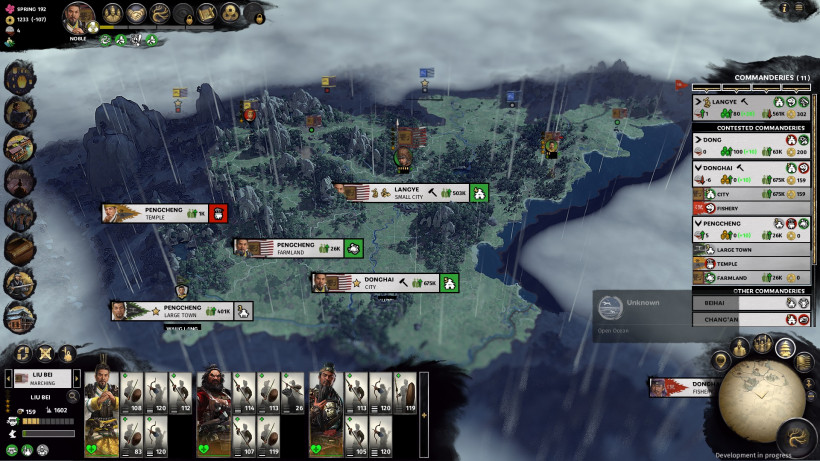Collapse the Donghai commandery list entry
Image resolution: width=820 pixels, height=461 pixels.
point(698,167)
